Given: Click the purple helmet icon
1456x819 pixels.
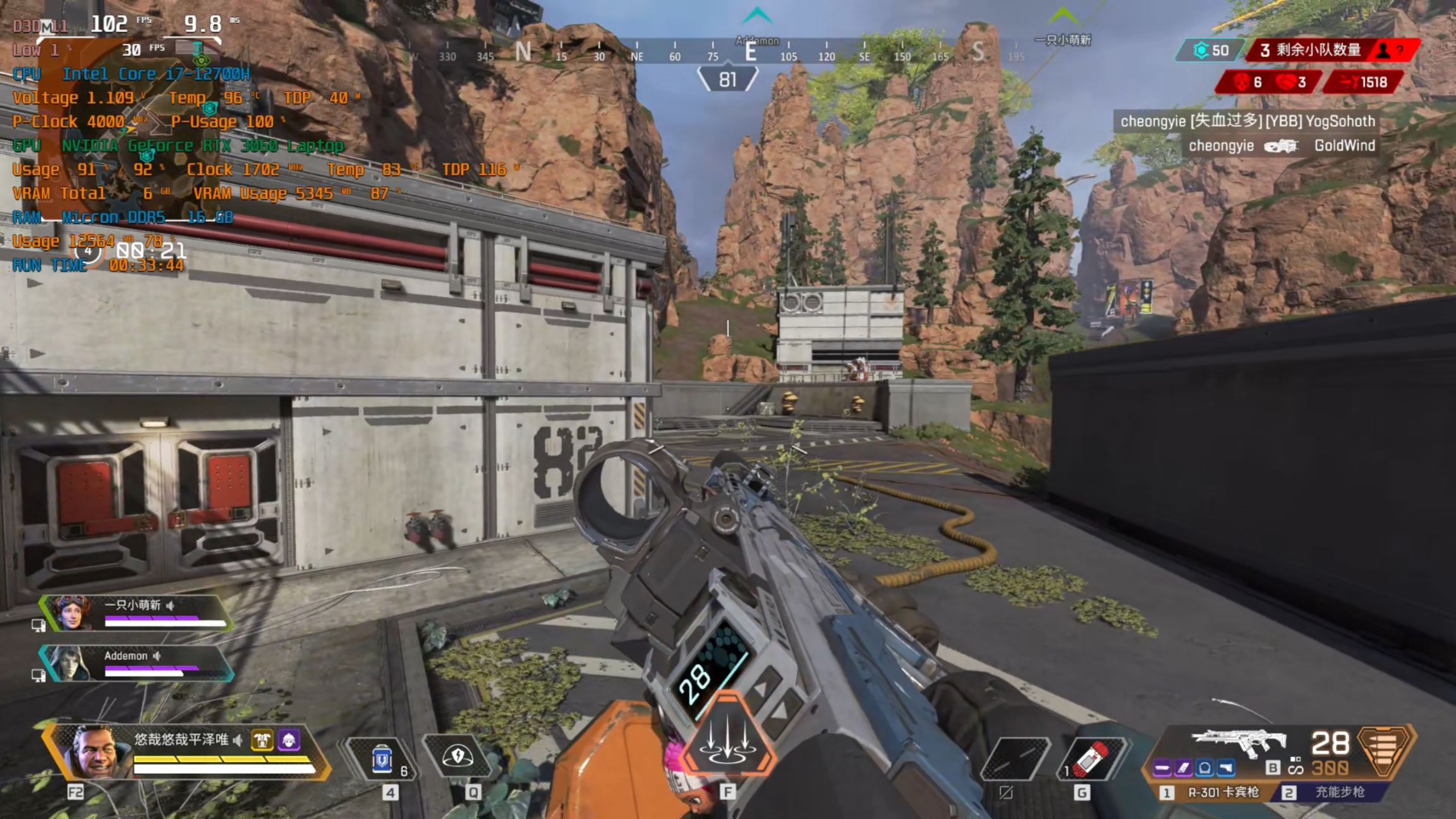Looking at the screenshot, I should (289, 739).
